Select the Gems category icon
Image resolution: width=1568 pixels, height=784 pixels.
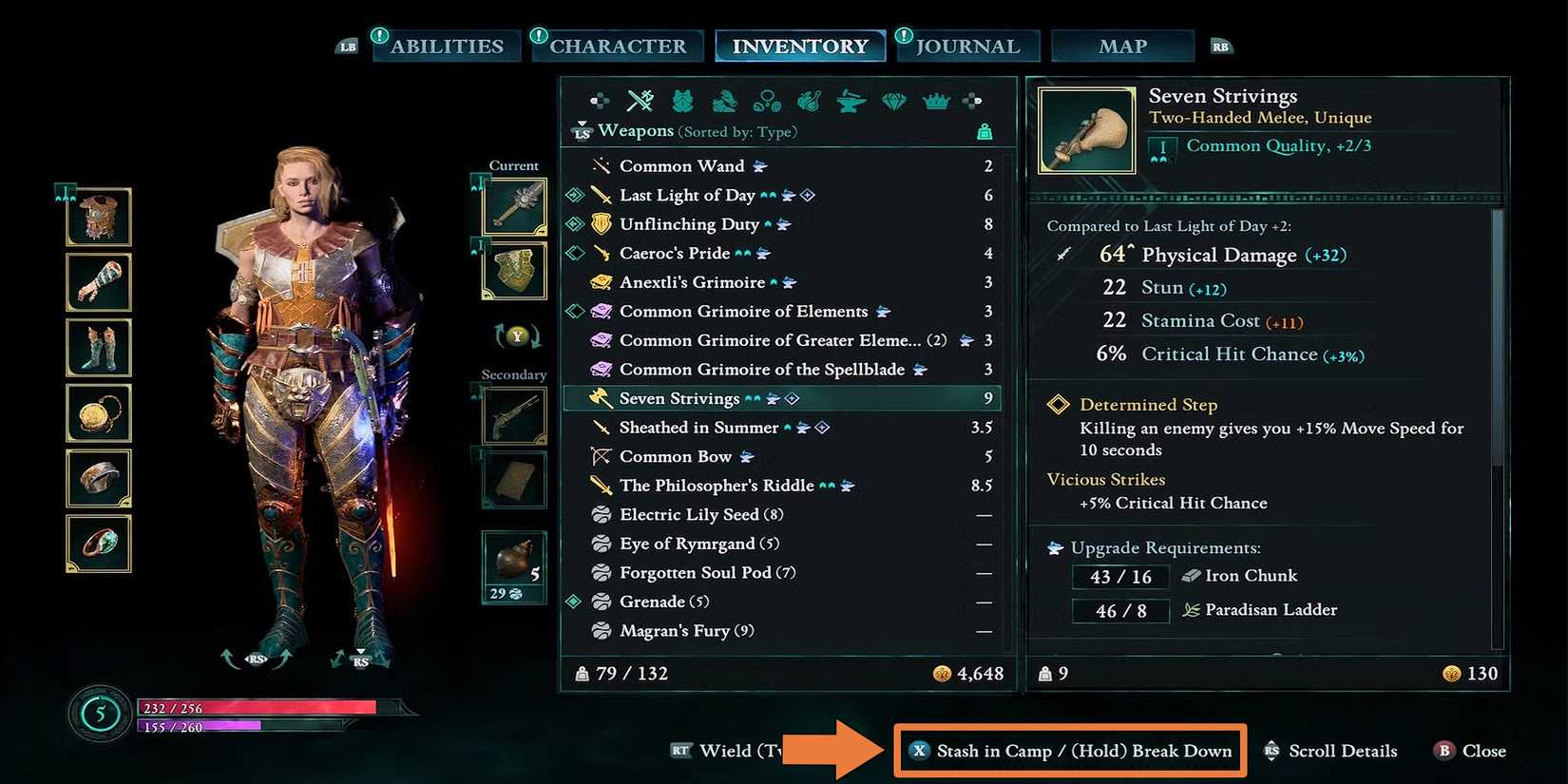[x=893, y=100]
